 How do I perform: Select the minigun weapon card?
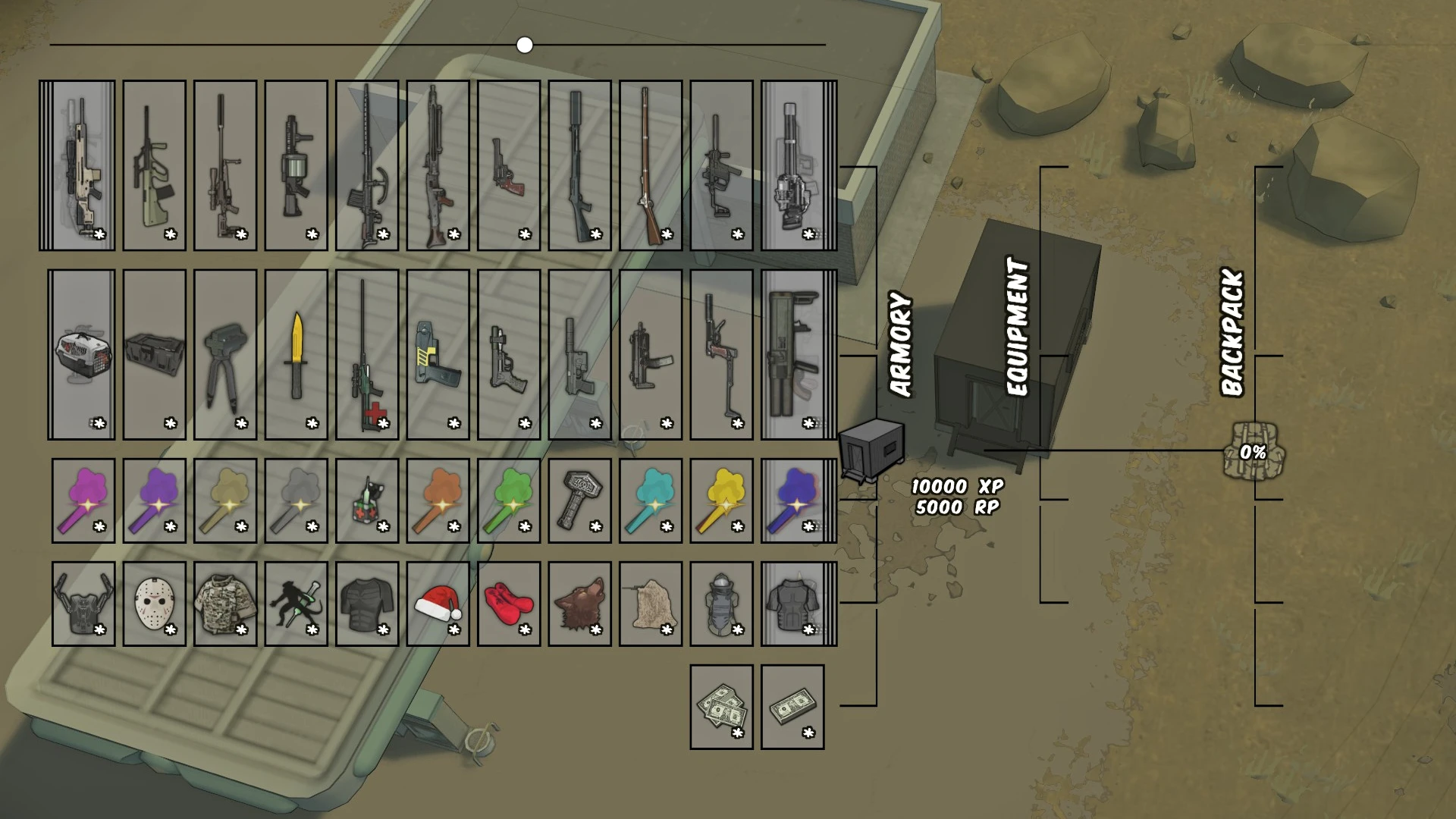pyautogui.click(x=792, y=163)
